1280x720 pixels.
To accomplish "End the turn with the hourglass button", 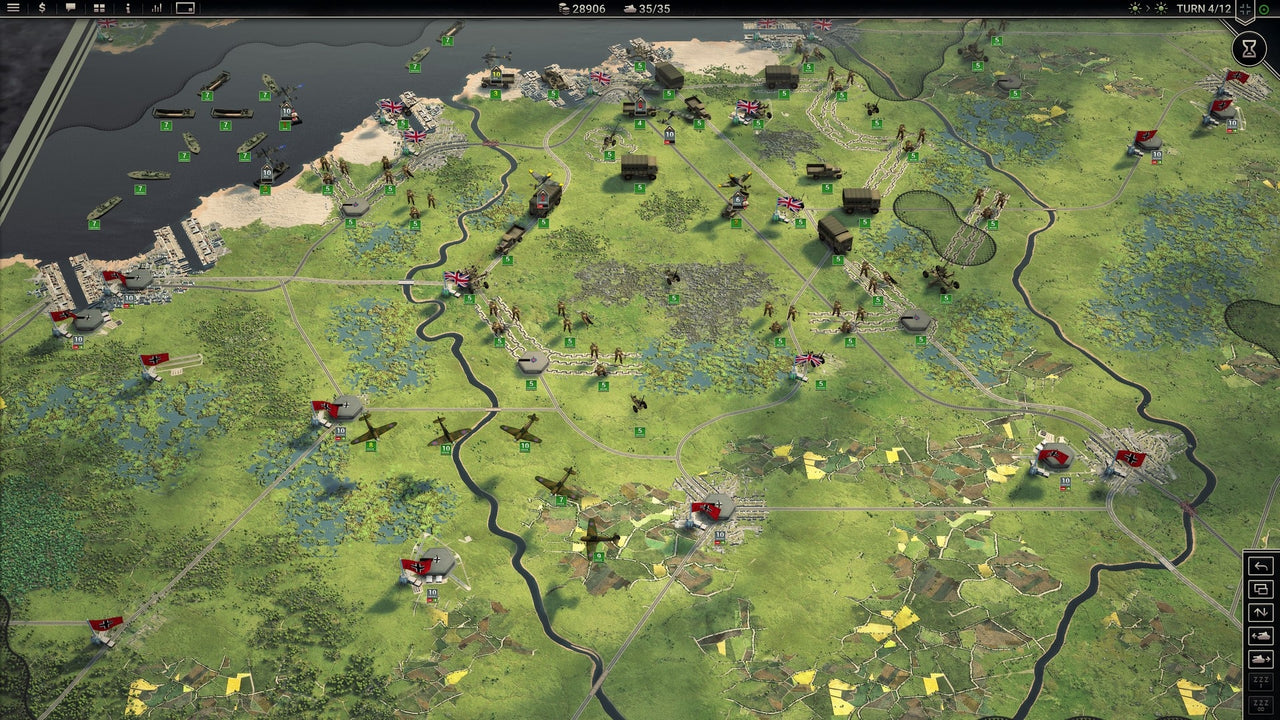I will click(1249, 47).
